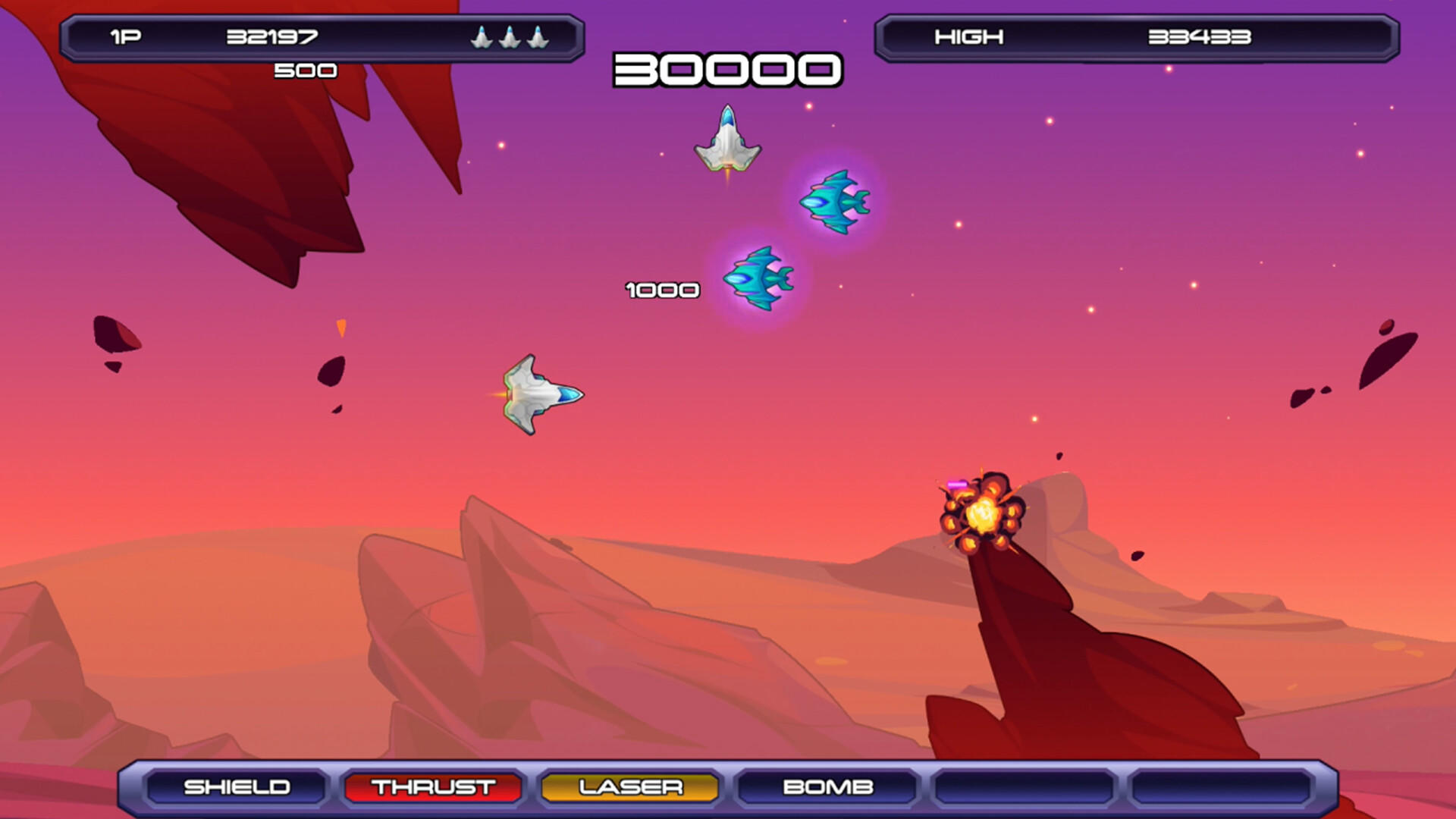Viewport: 1456px width, 819px height.
Task: Toggle the highlighted LASER power-up
Action: 629,787
